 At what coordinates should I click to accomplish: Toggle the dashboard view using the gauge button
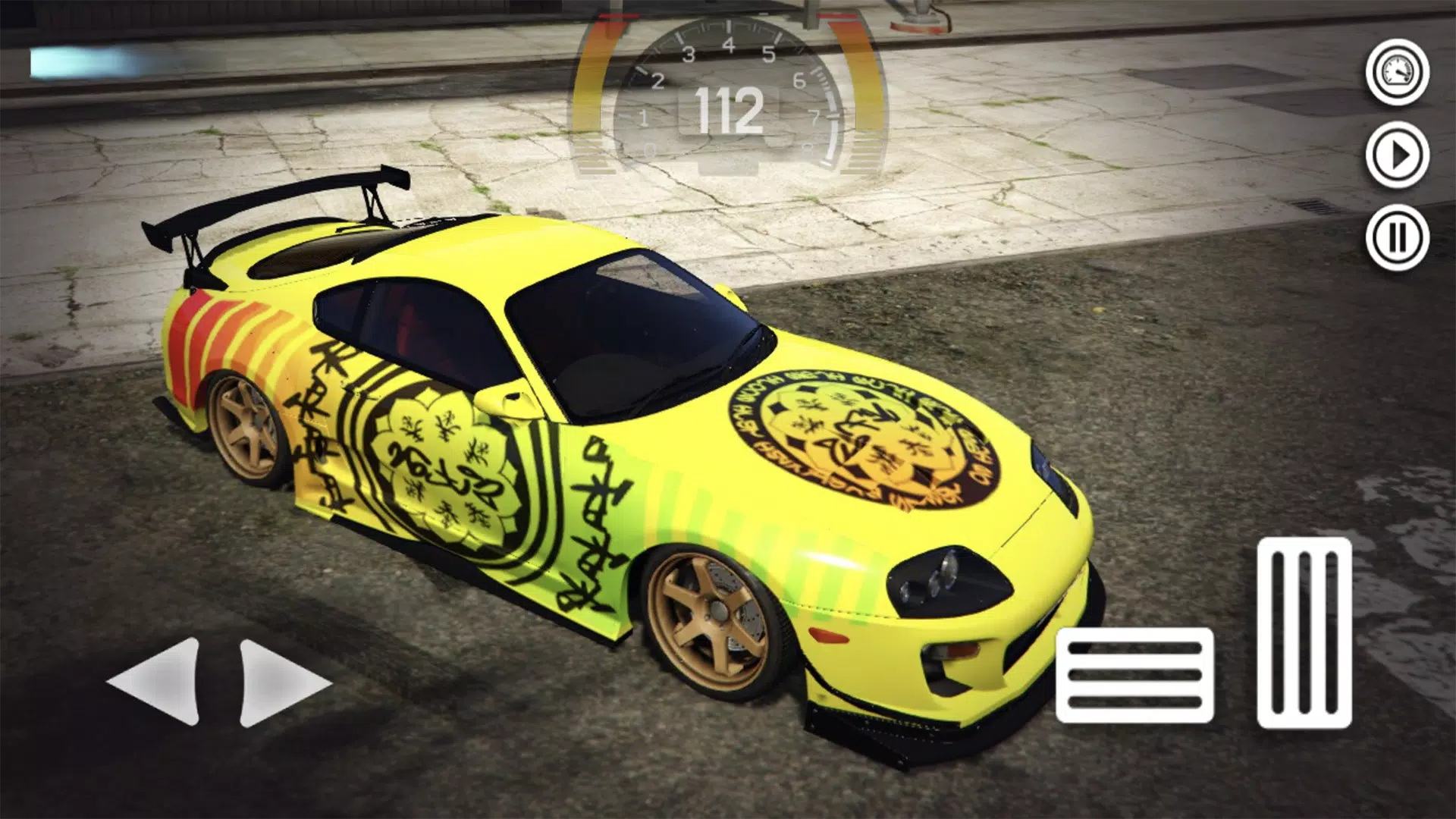click(1395, 72)
